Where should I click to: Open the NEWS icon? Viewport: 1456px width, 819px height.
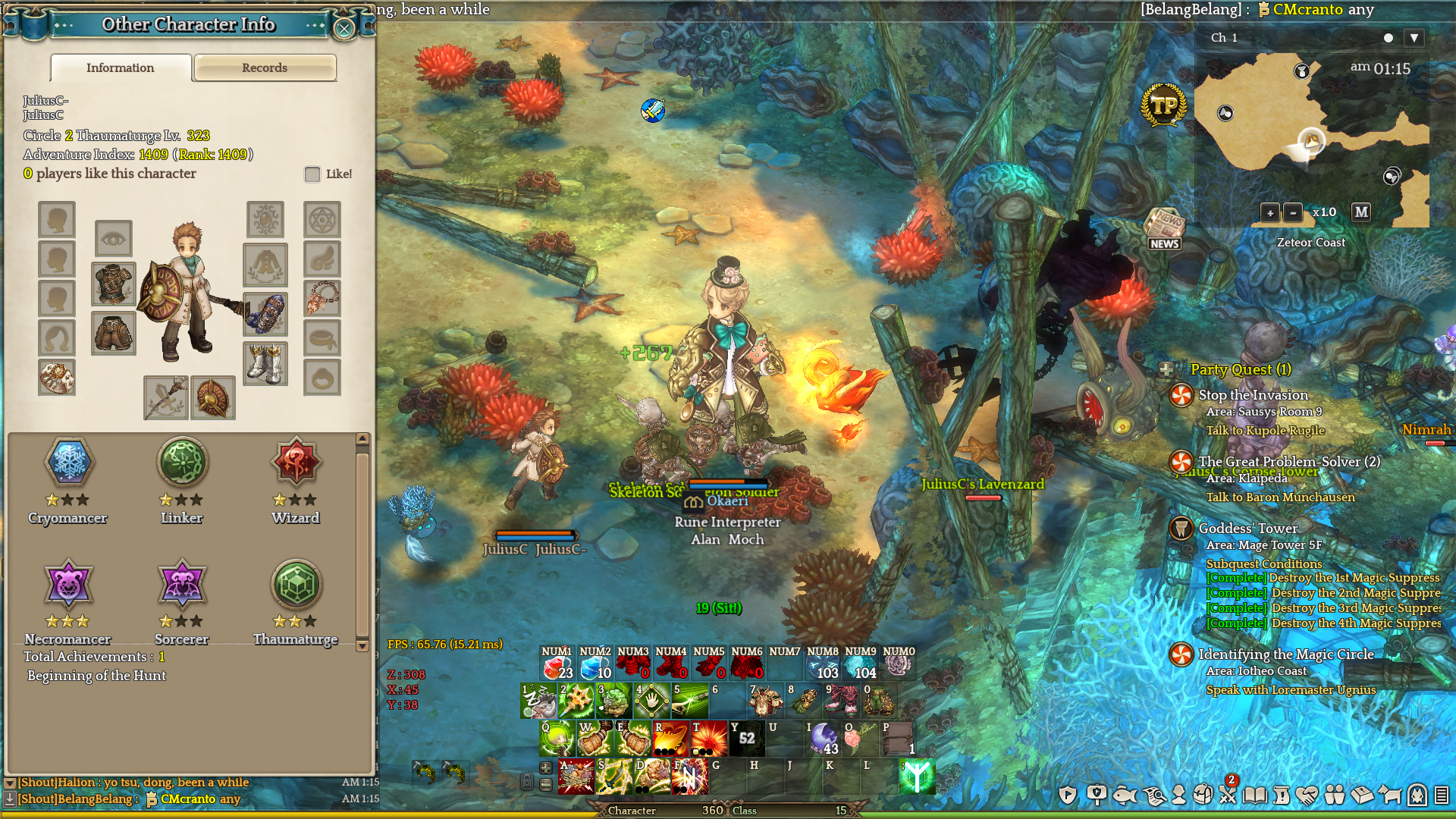point(1164,229)
